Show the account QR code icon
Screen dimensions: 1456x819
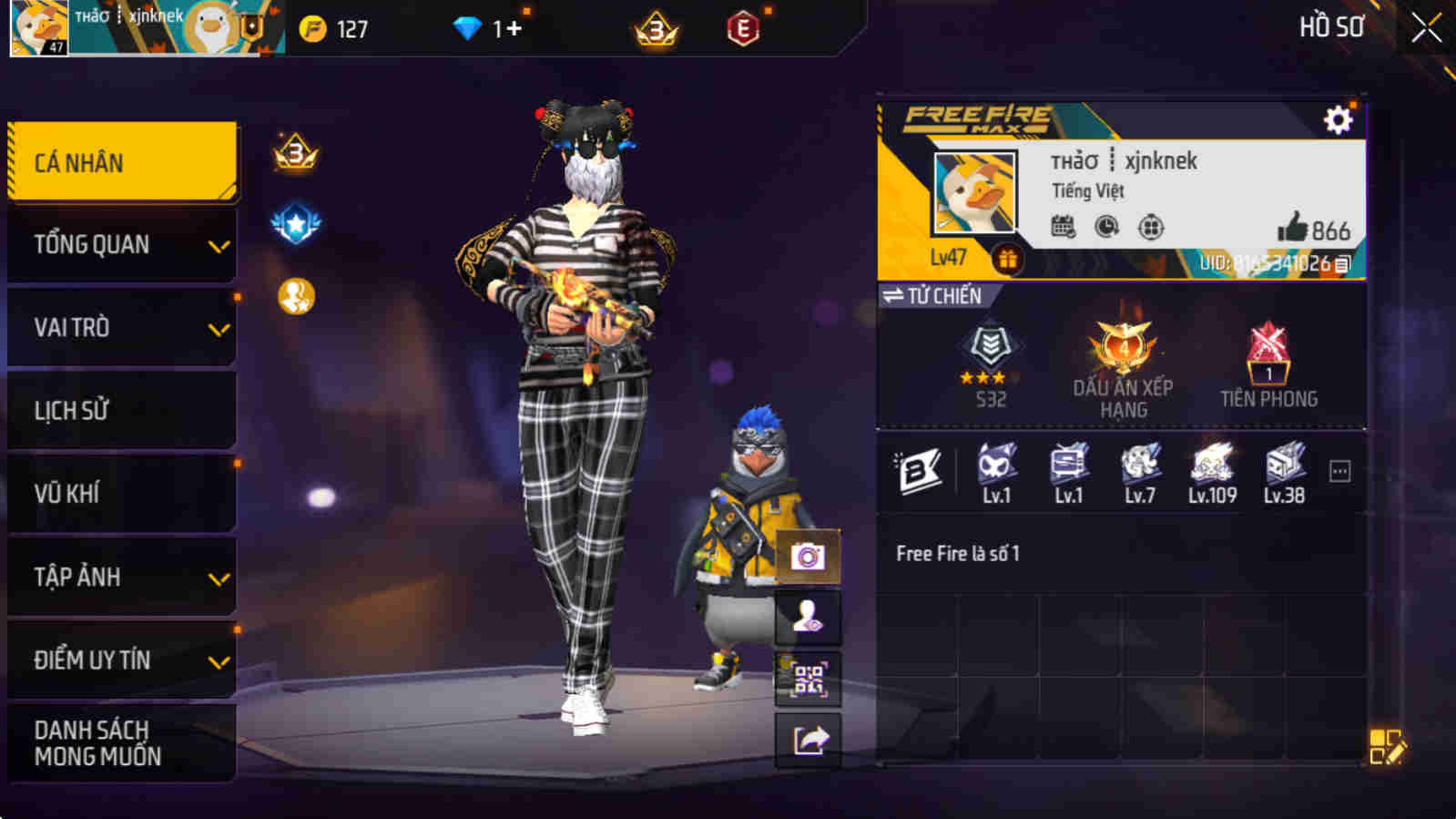coord(807,681)
